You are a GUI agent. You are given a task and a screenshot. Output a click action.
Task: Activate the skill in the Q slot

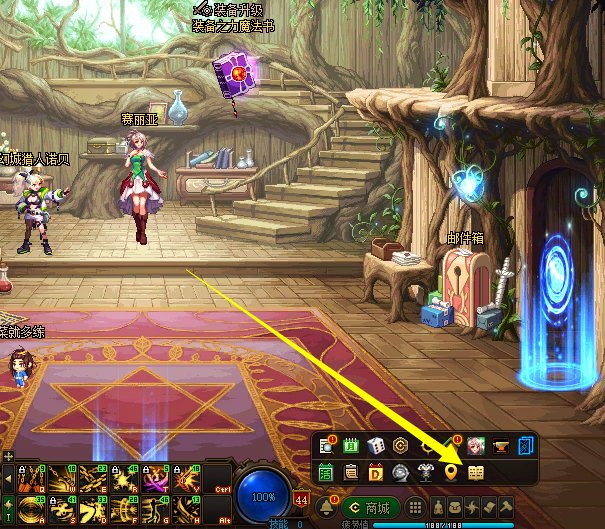pyautogui.click(x=30, y=477)
